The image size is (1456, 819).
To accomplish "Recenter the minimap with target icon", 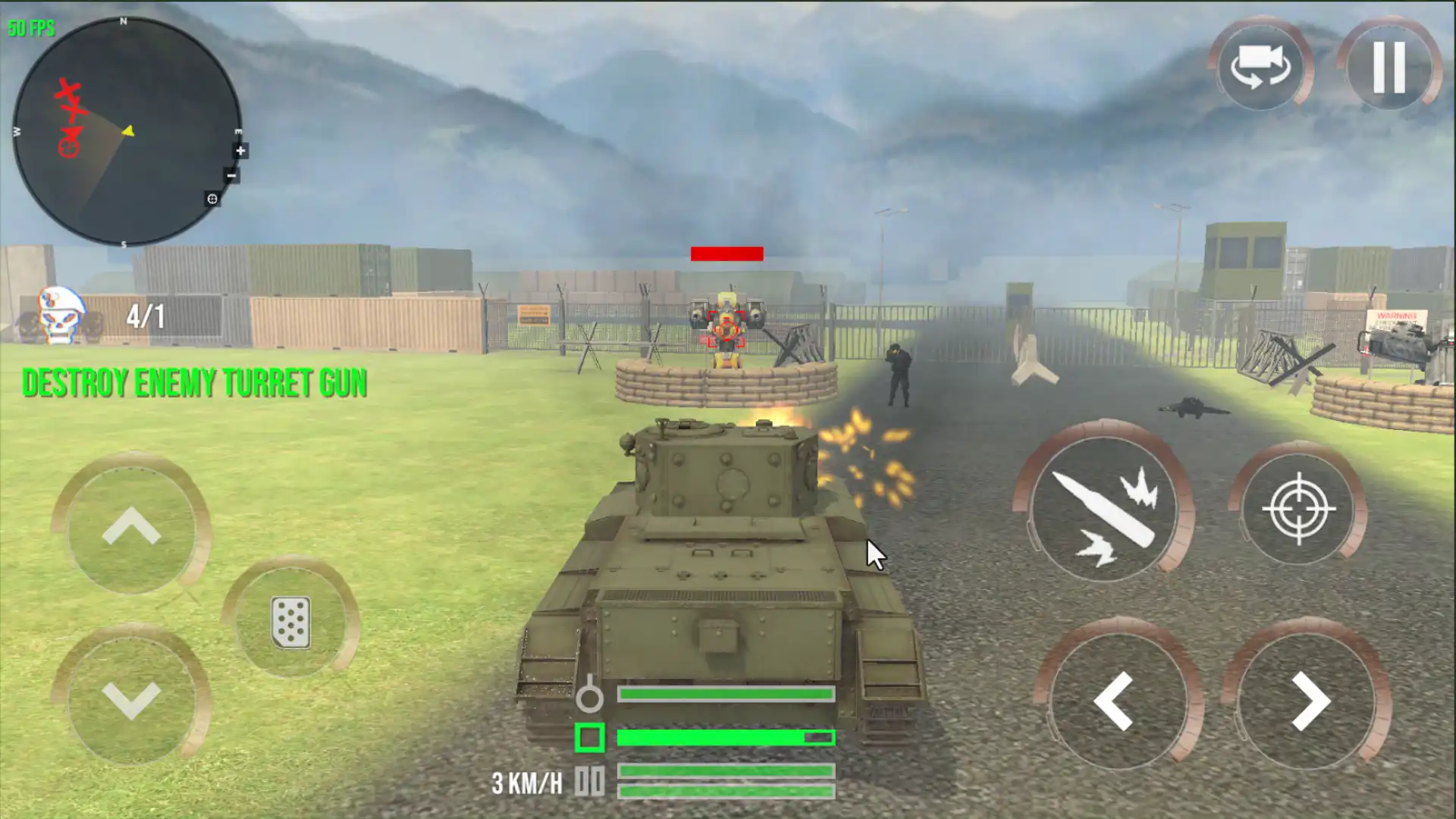I will 212,199.
